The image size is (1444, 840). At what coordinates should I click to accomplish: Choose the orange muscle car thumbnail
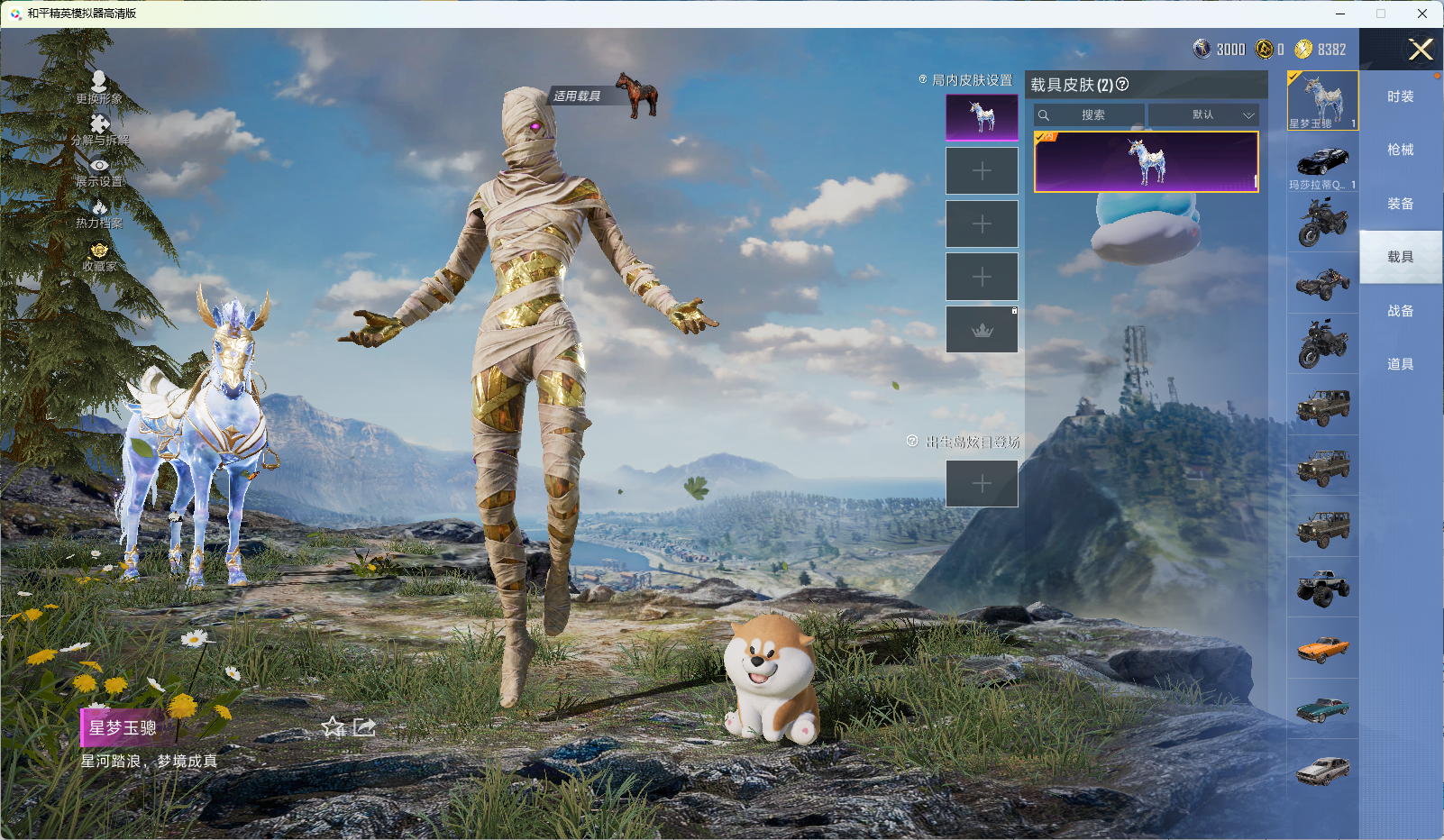coord(1322,648)
